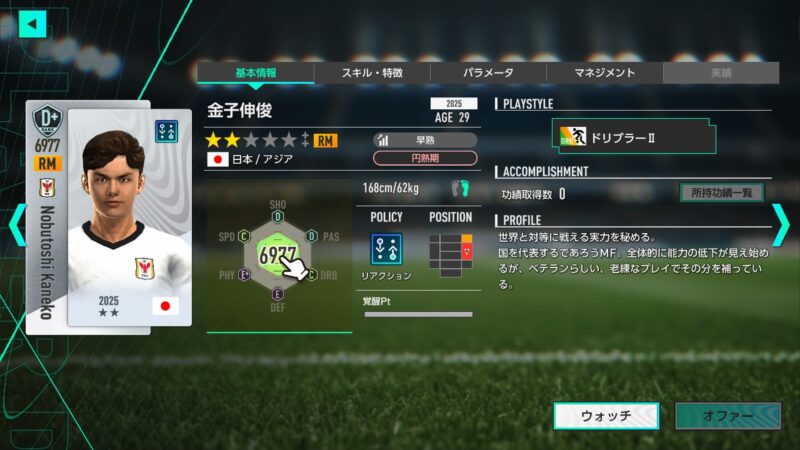800x450 pixels.
Task: Switch to the 基本情報 tab
Action: (x=255, y=73)
